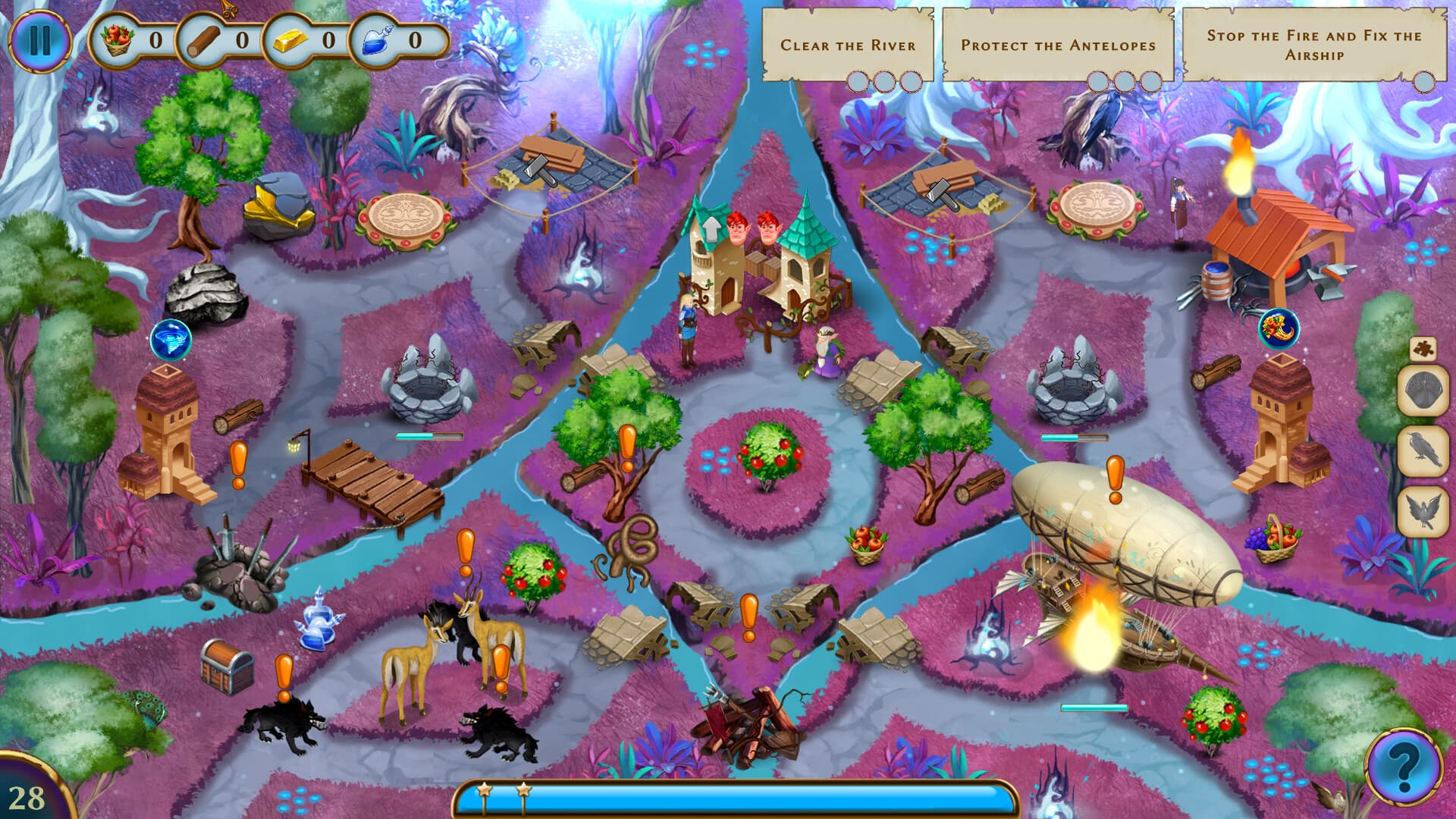
Task: Click the Clear the River objective banner
Action: pos(849,45)
